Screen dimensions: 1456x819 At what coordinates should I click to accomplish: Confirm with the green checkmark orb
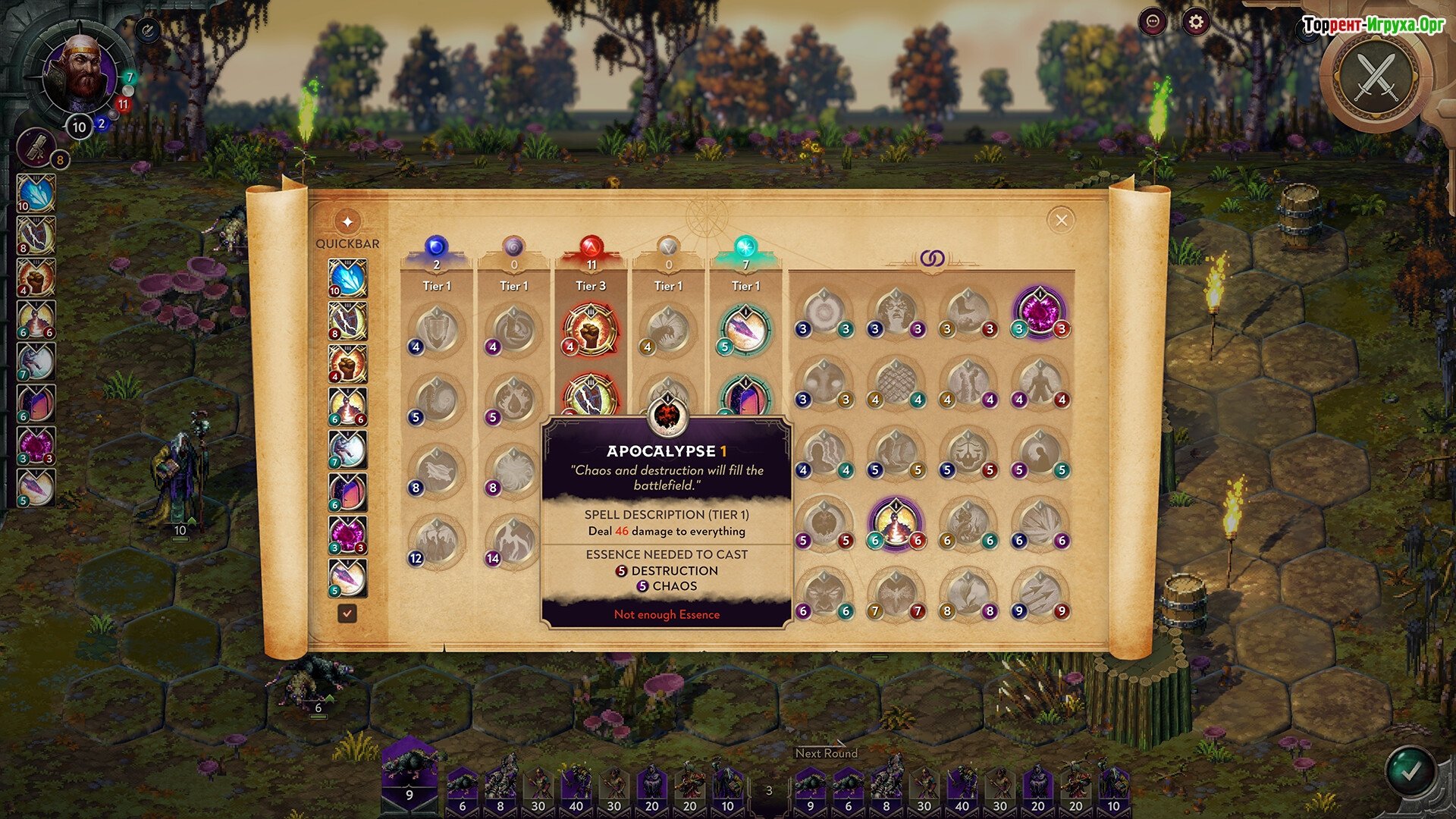[1410, 771]
